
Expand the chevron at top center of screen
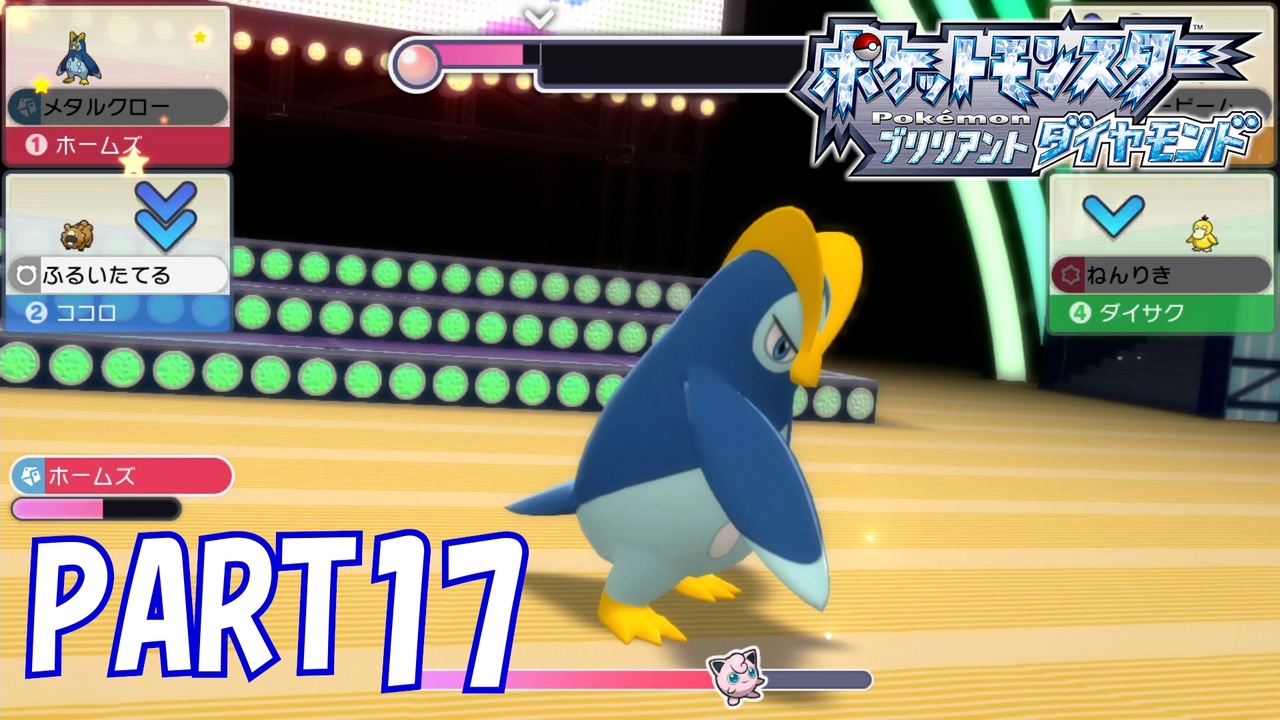tap(537, 18)
